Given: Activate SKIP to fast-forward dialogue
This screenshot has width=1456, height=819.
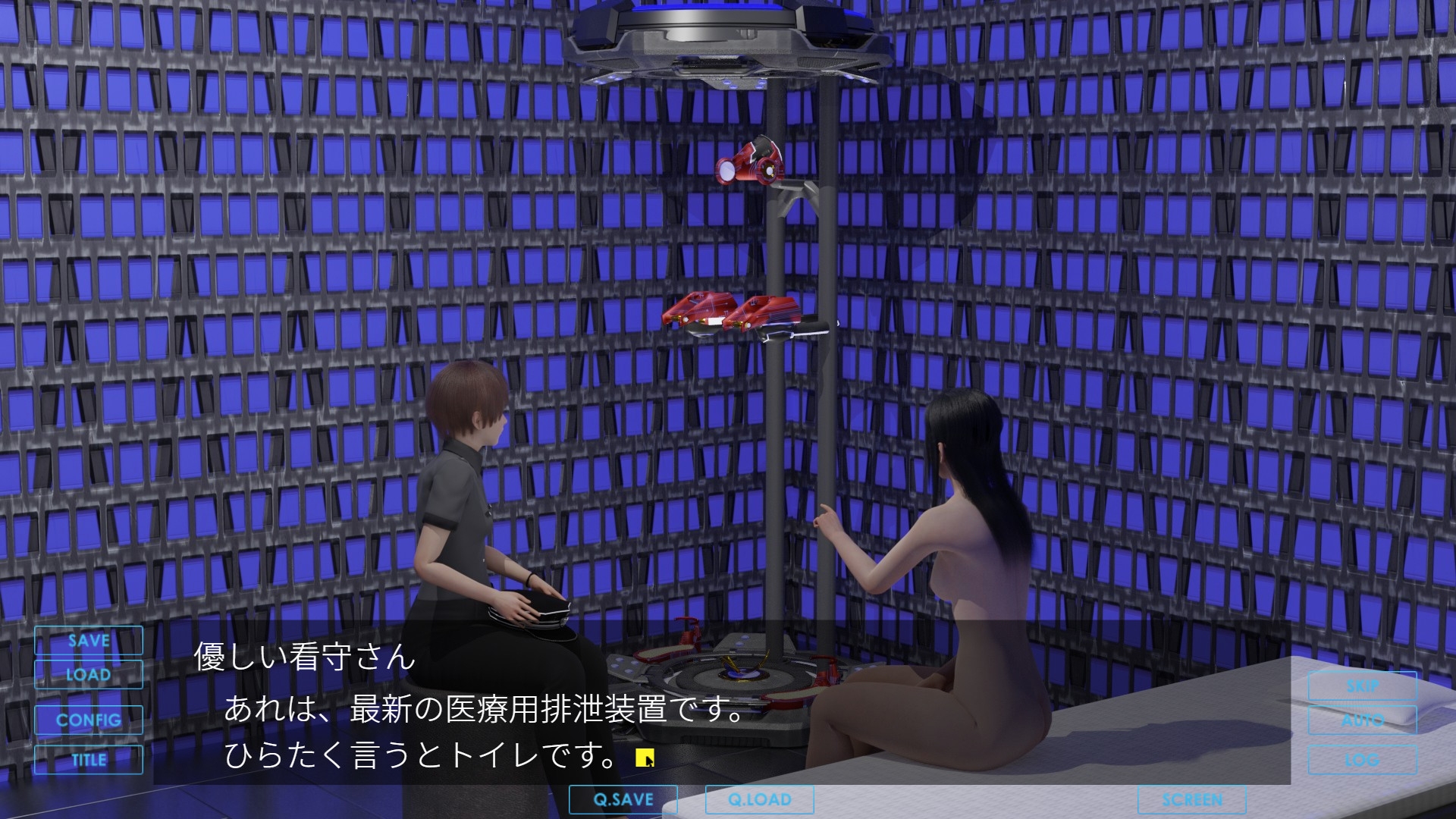Looking at the screenshot, I should coord(1362,686).
